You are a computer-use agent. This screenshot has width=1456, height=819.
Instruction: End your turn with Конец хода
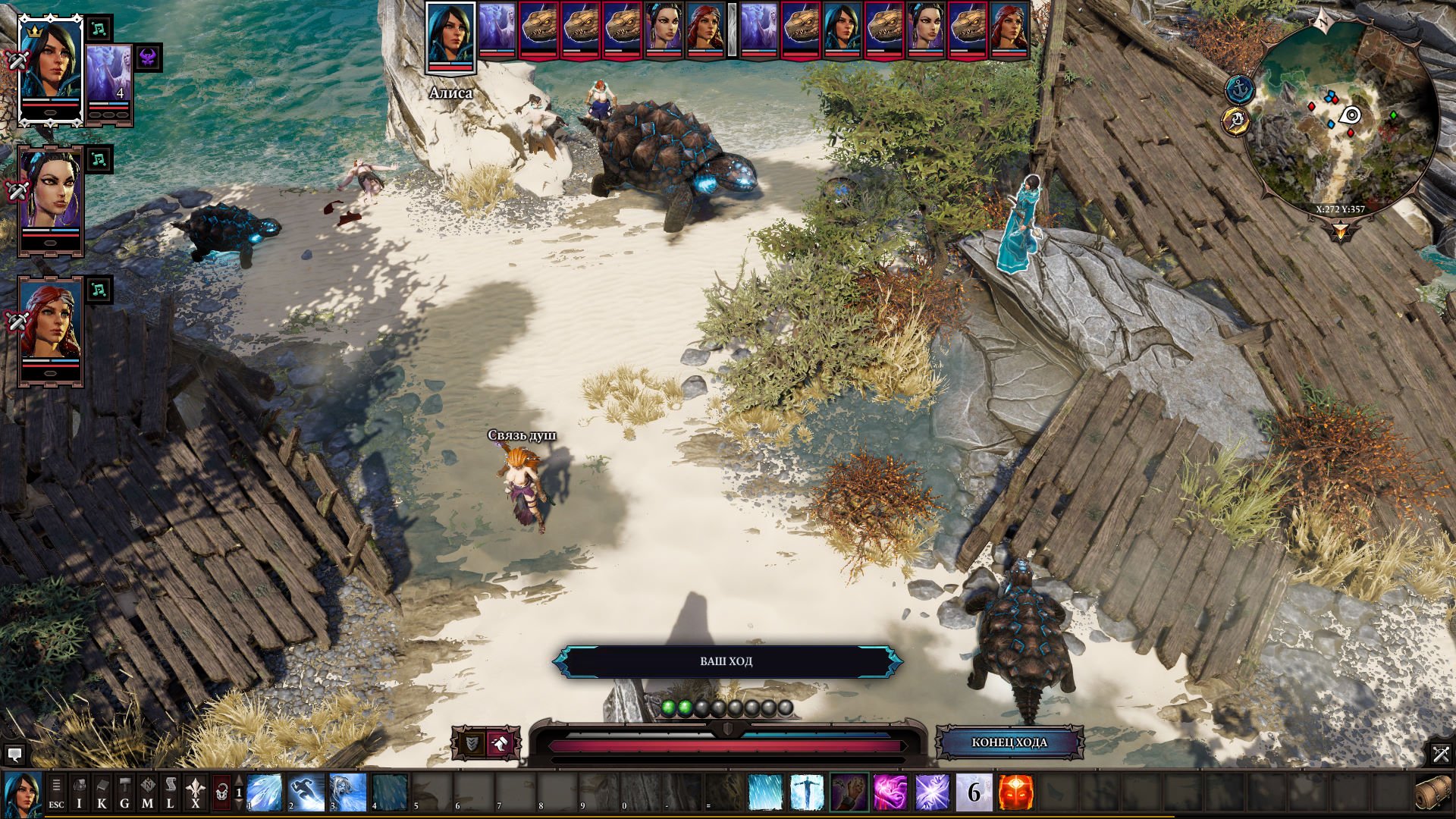pyautogui.click(x=1009, y=742)
